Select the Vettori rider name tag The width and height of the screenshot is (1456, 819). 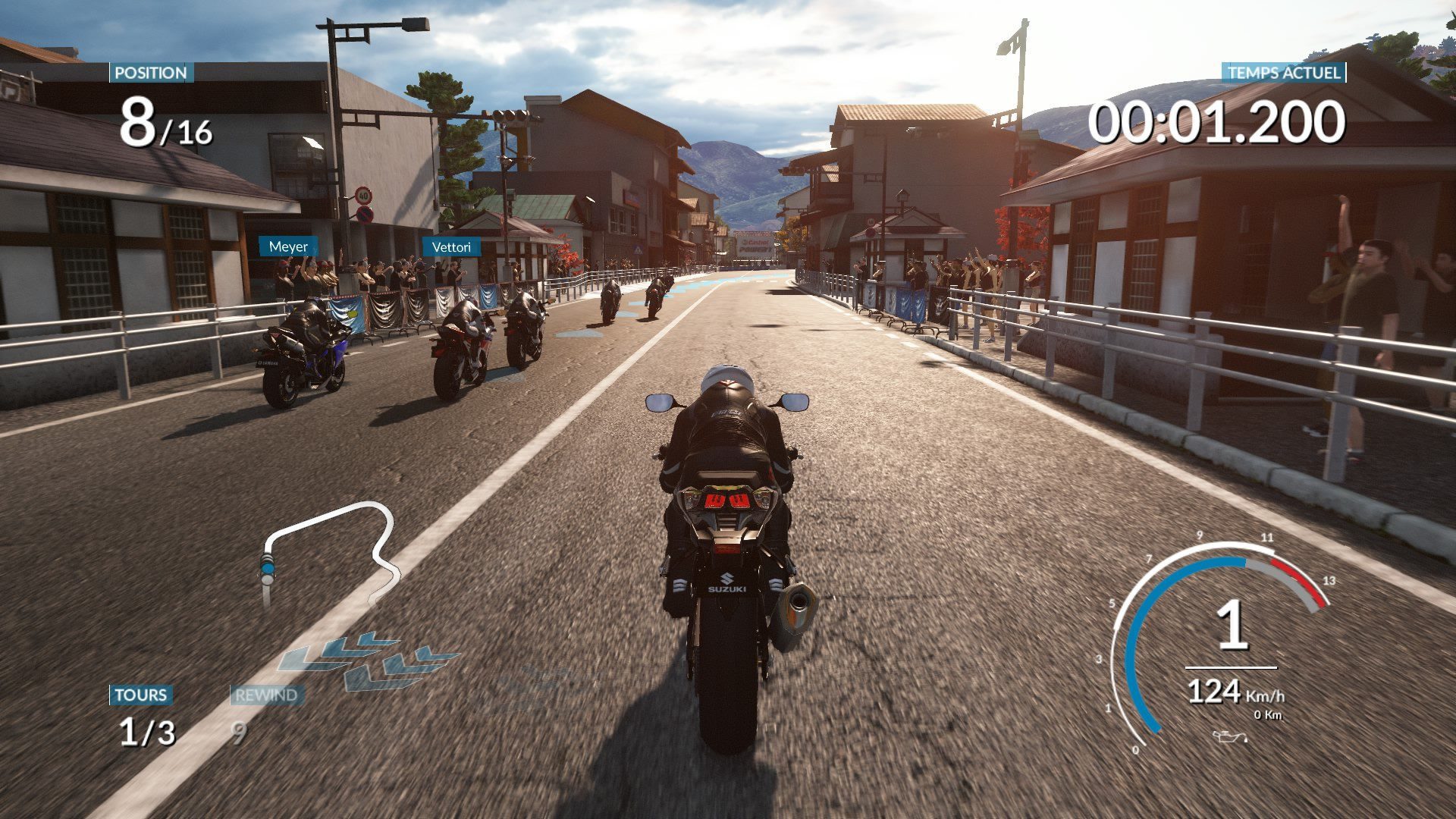click(451, 247)
